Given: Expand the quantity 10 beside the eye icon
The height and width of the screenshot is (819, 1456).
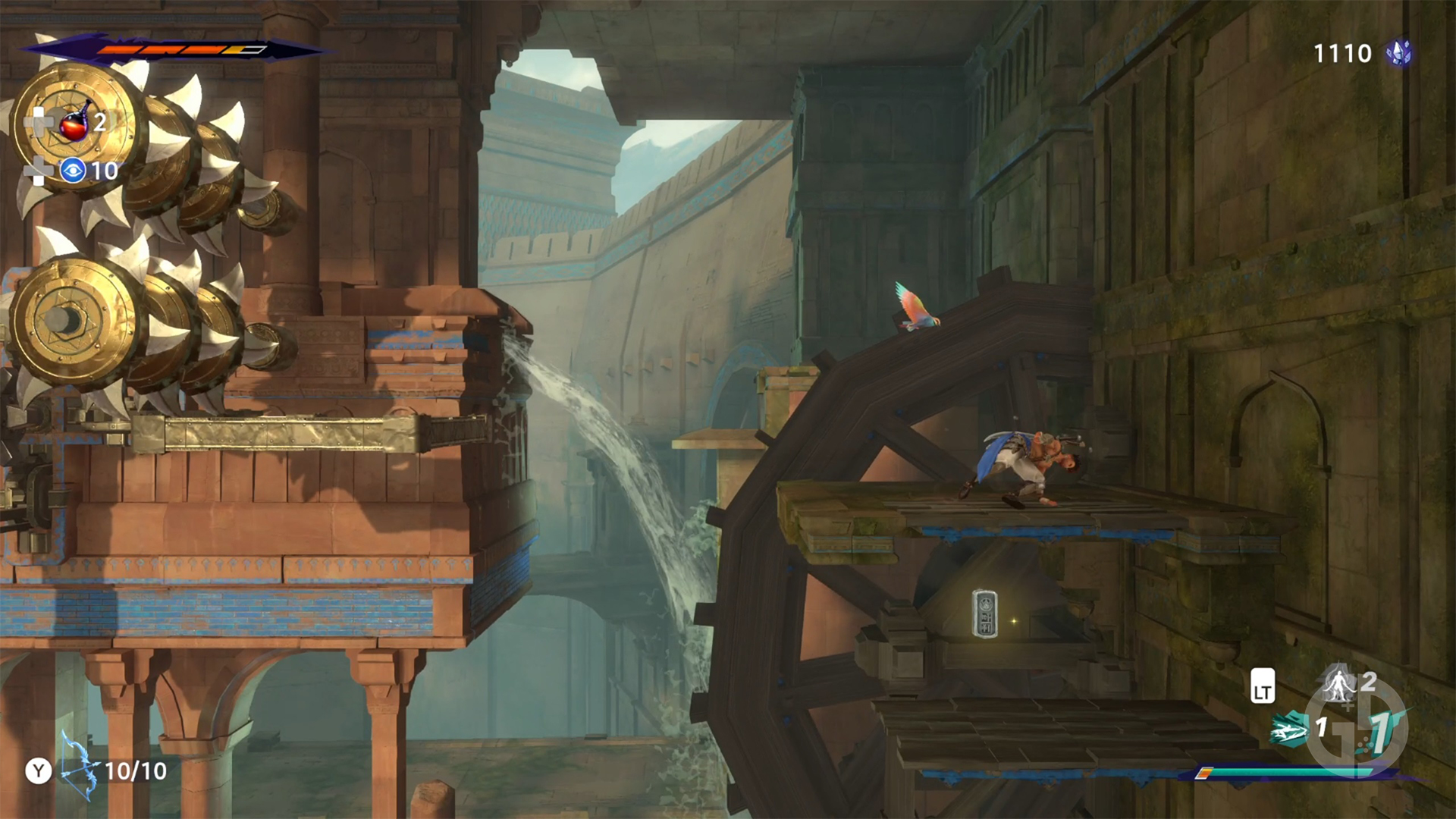Looking at the screenshot, I should pyautogui.click(x=104, y=170).
